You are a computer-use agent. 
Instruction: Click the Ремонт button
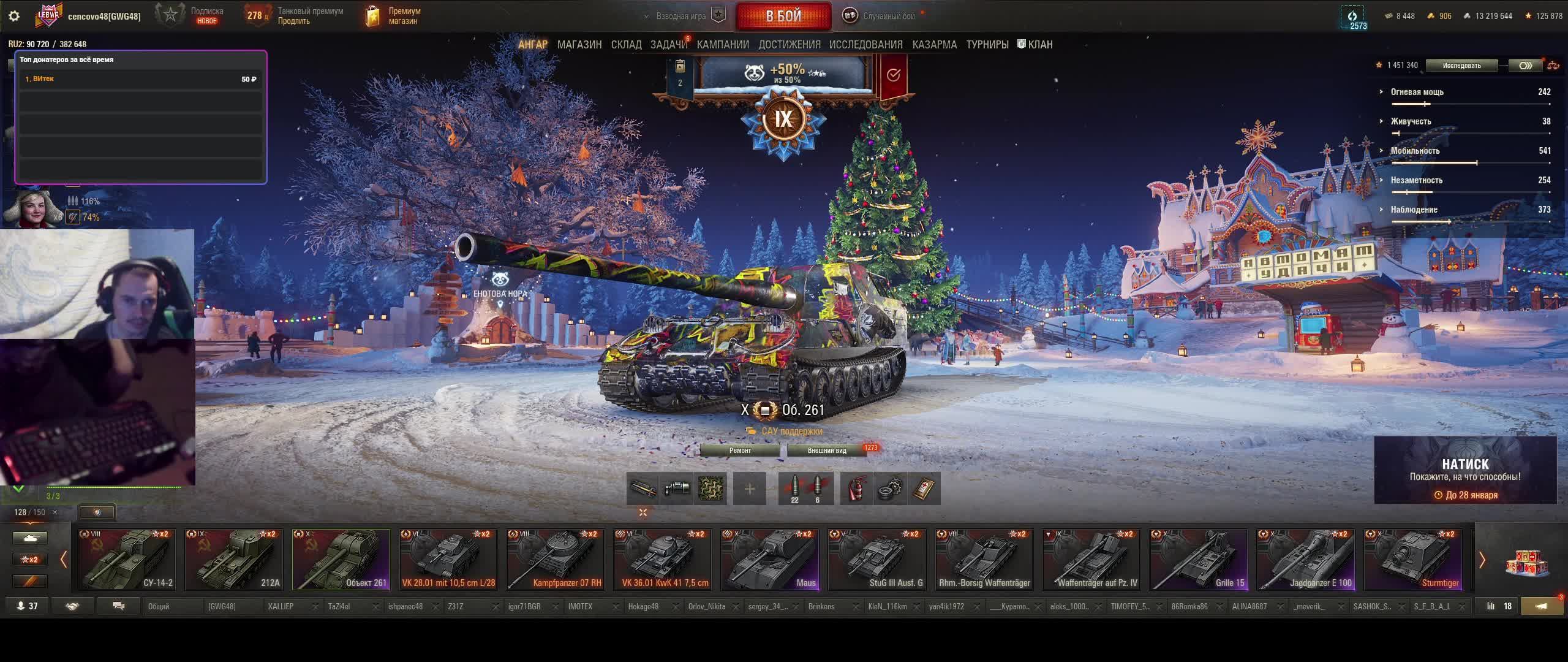point(740,451)
